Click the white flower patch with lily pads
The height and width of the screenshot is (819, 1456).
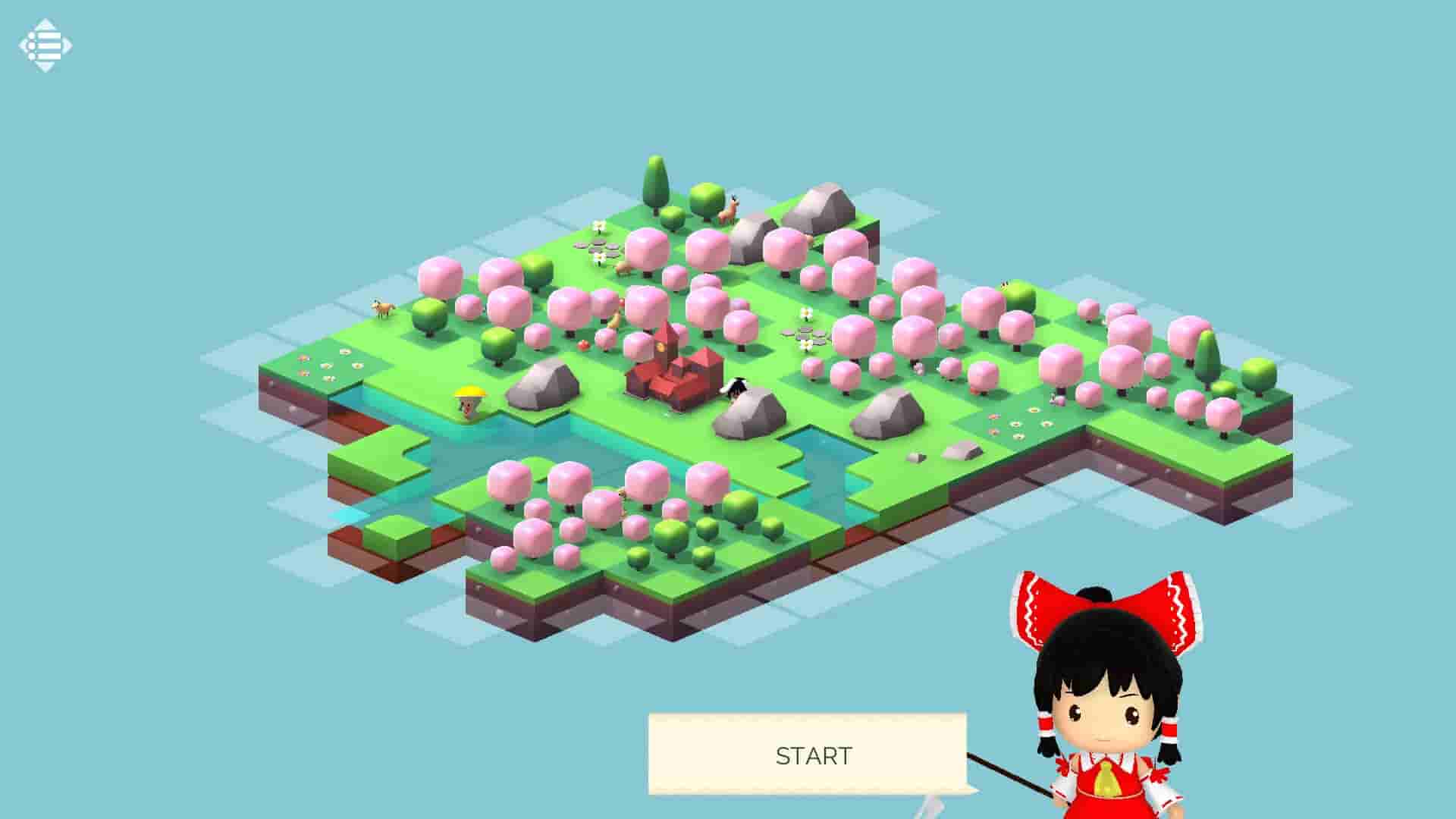tap(806, 334)
